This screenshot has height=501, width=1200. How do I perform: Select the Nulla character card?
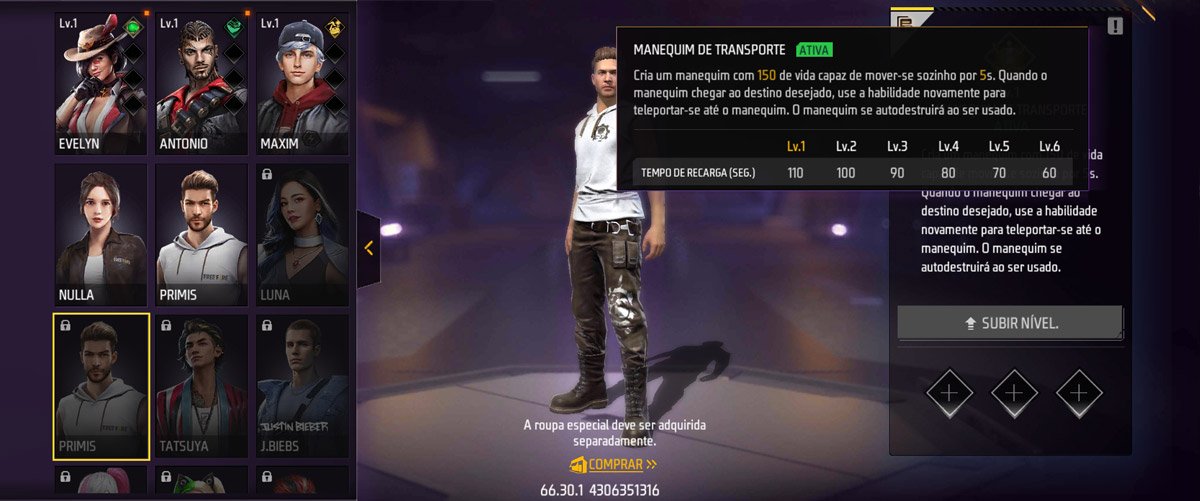pyautogui.click(x=100, y=235)
